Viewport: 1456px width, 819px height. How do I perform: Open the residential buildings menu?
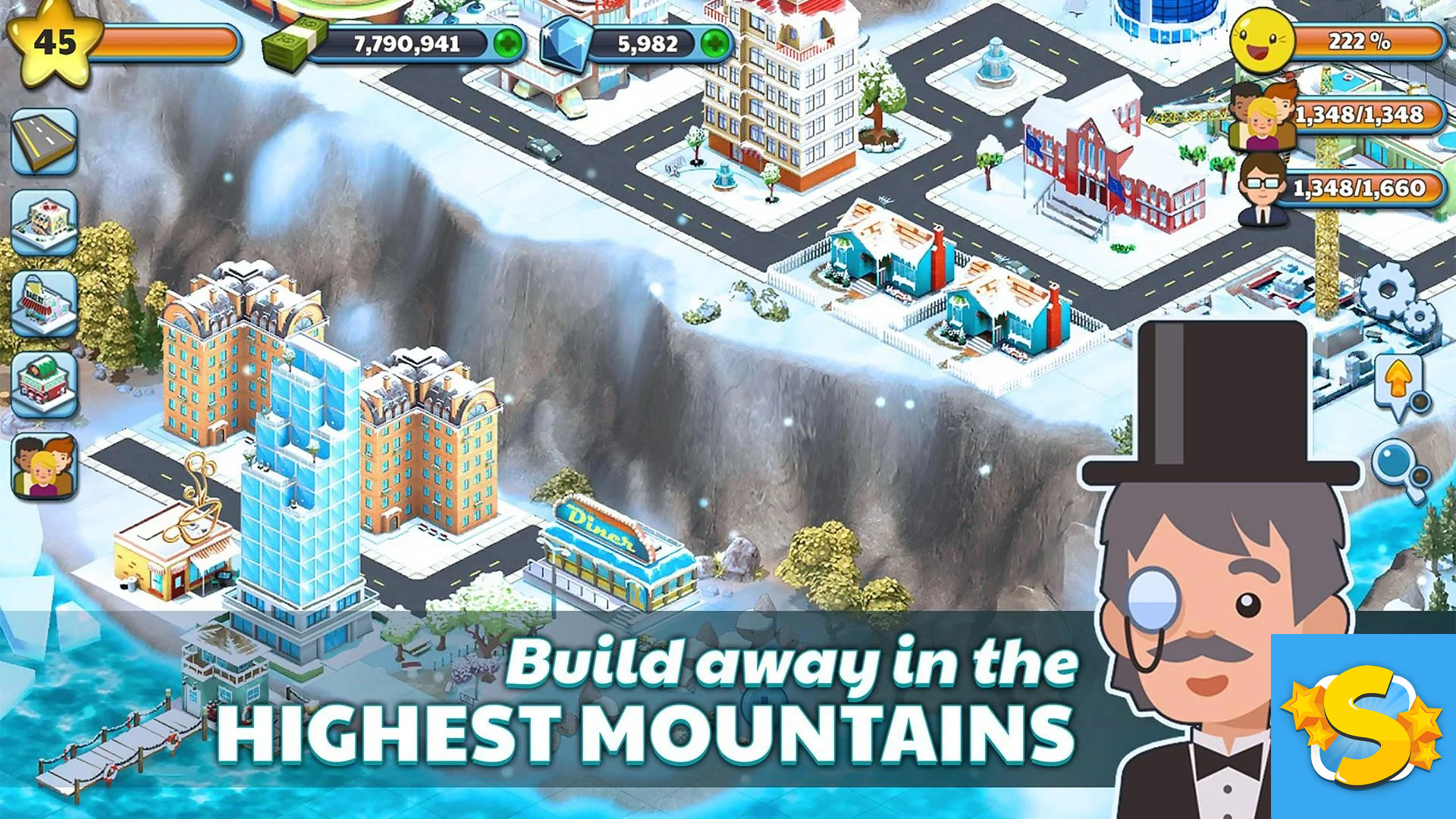click(x=45, y=220)
